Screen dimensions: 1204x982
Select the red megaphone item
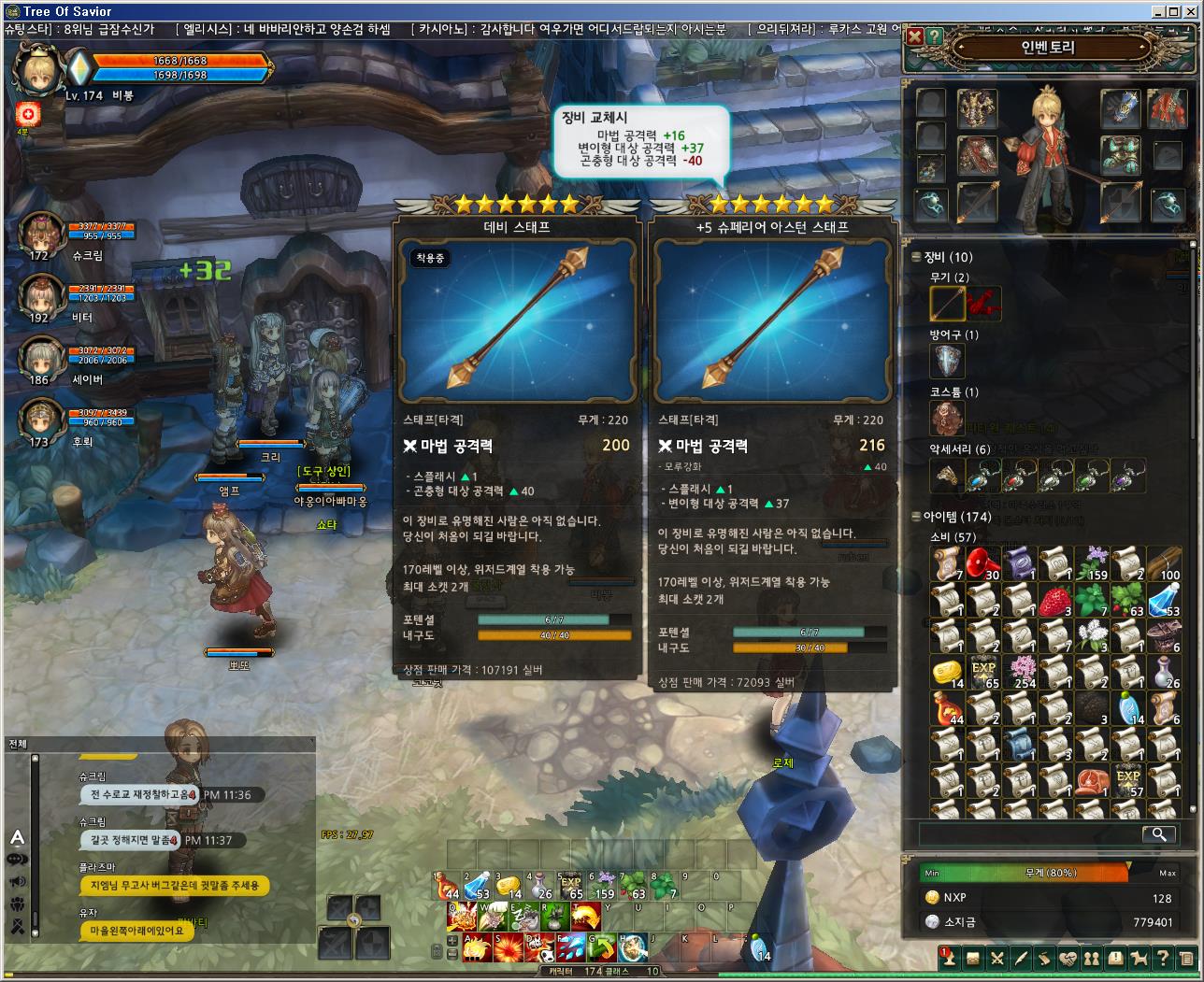(984, 563)
